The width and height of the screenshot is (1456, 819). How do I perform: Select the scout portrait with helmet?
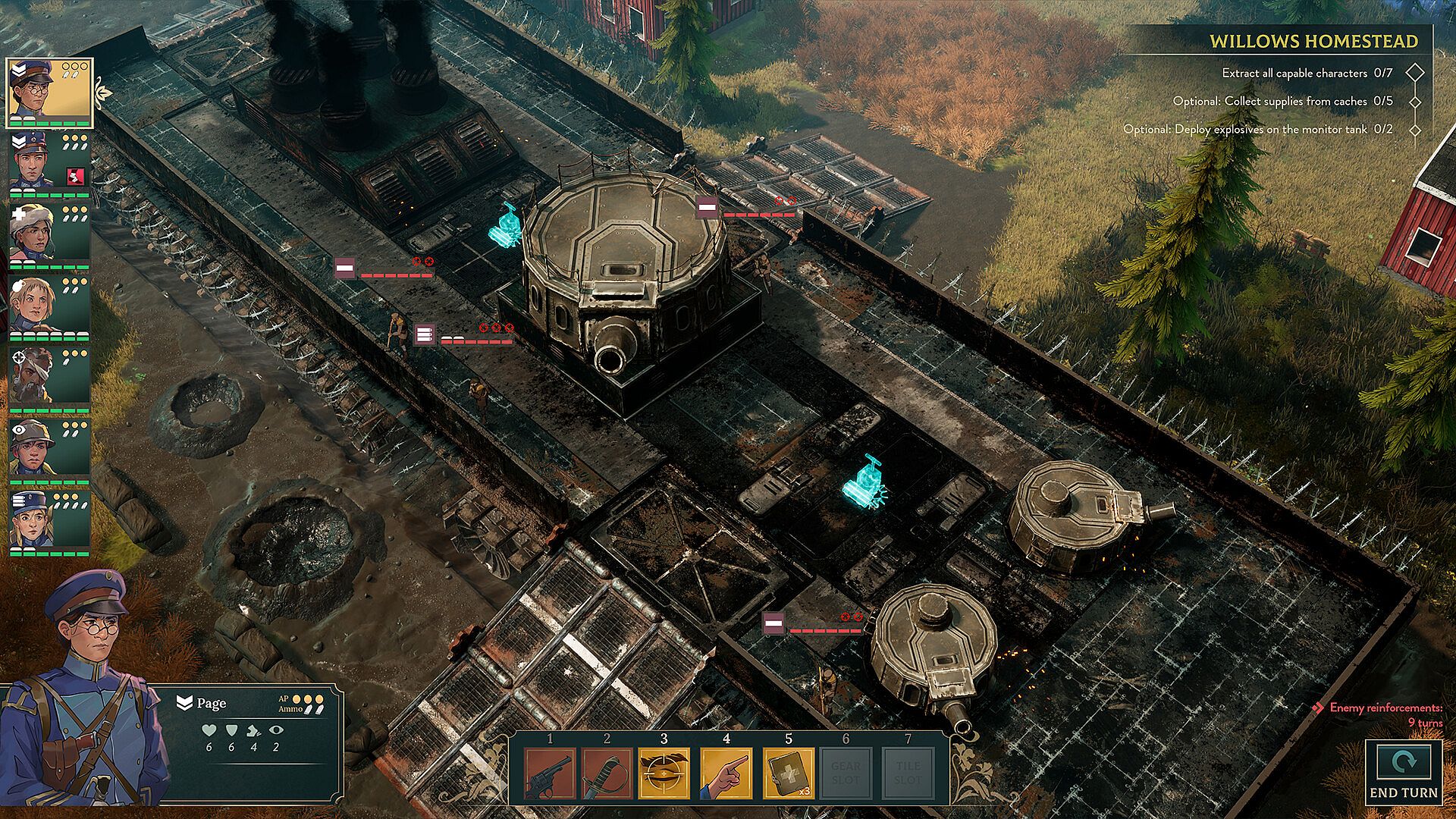[x=49, y=451]
